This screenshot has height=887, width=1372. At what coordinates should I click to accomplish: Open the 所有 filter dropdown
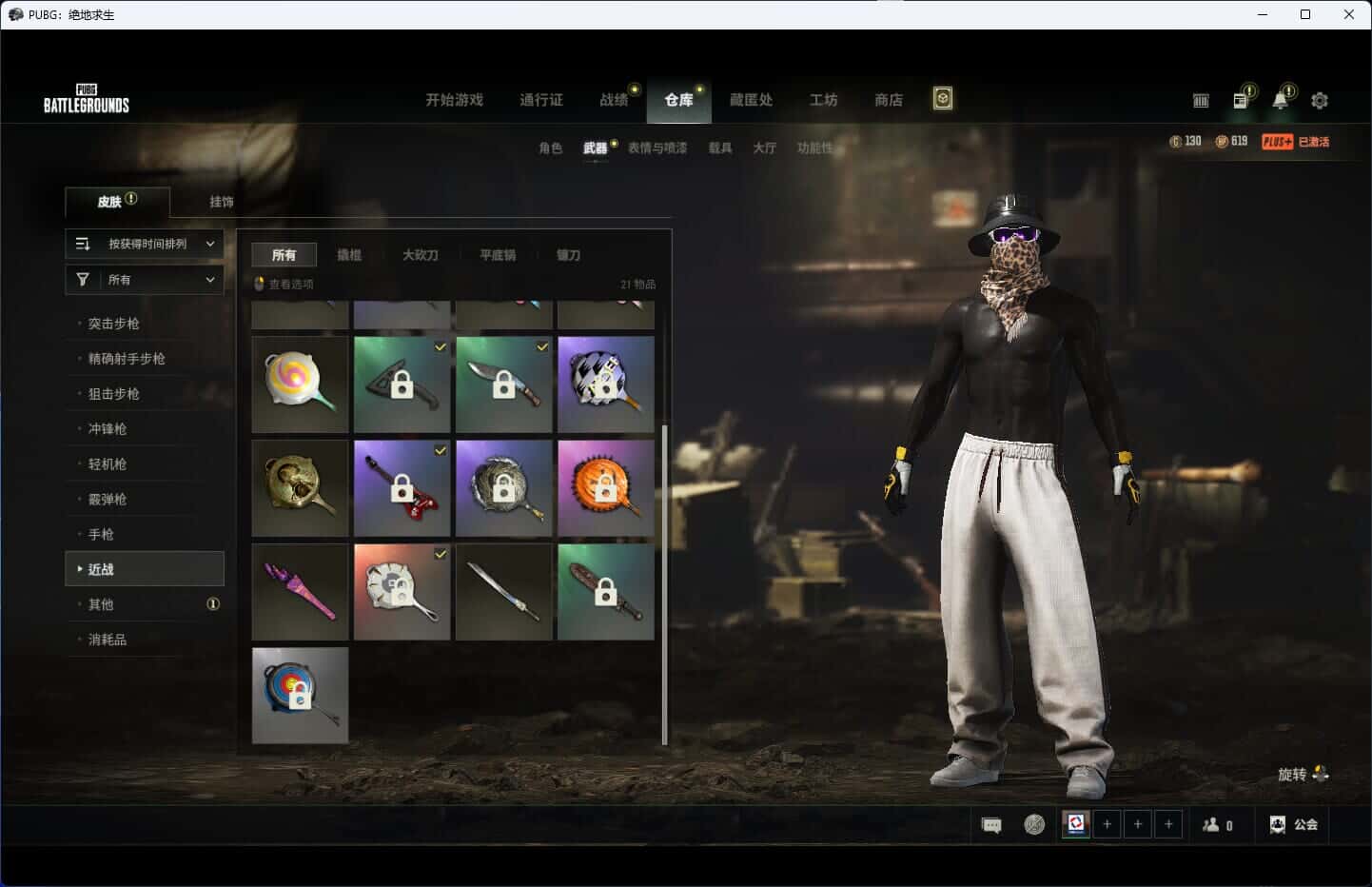145,280
